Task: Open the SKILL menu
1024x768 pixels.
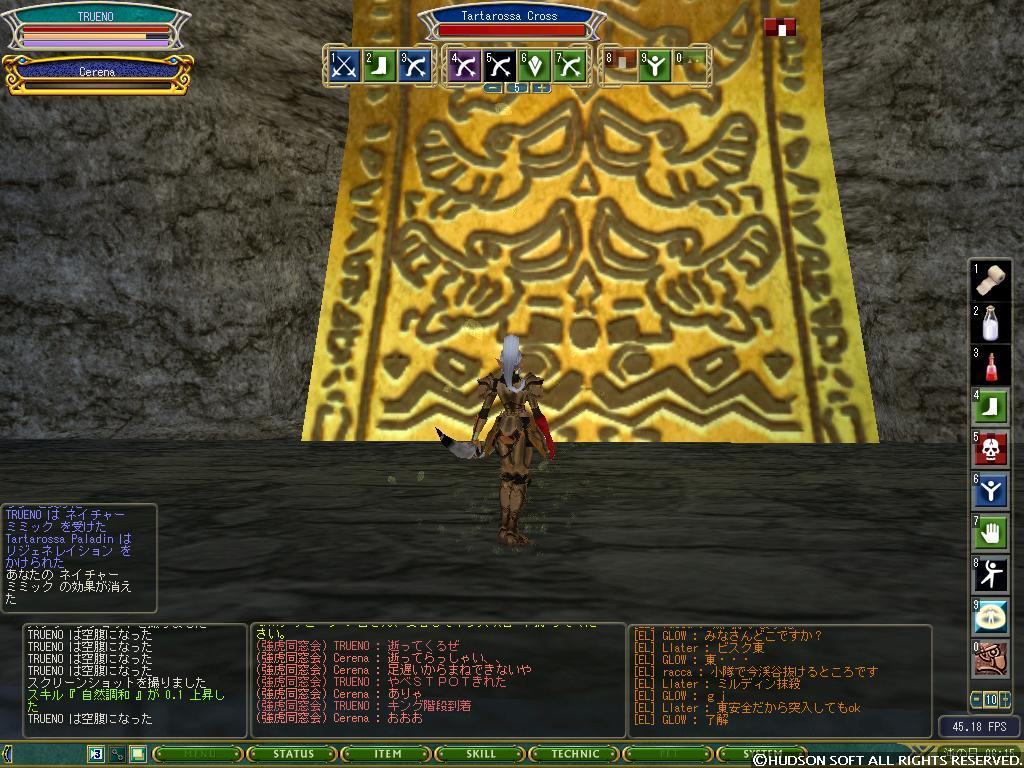Action: (481, 754)
